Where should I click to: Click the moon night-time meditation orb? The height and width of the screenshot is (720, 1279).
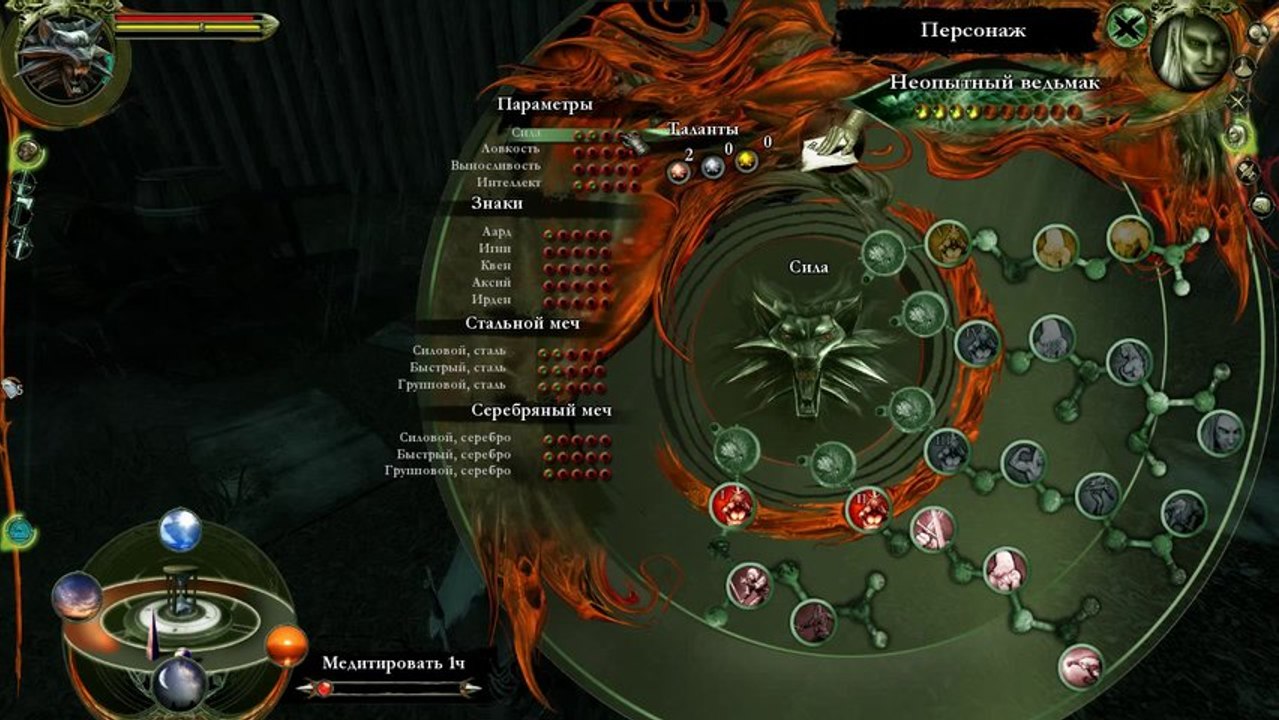point(179,684)
